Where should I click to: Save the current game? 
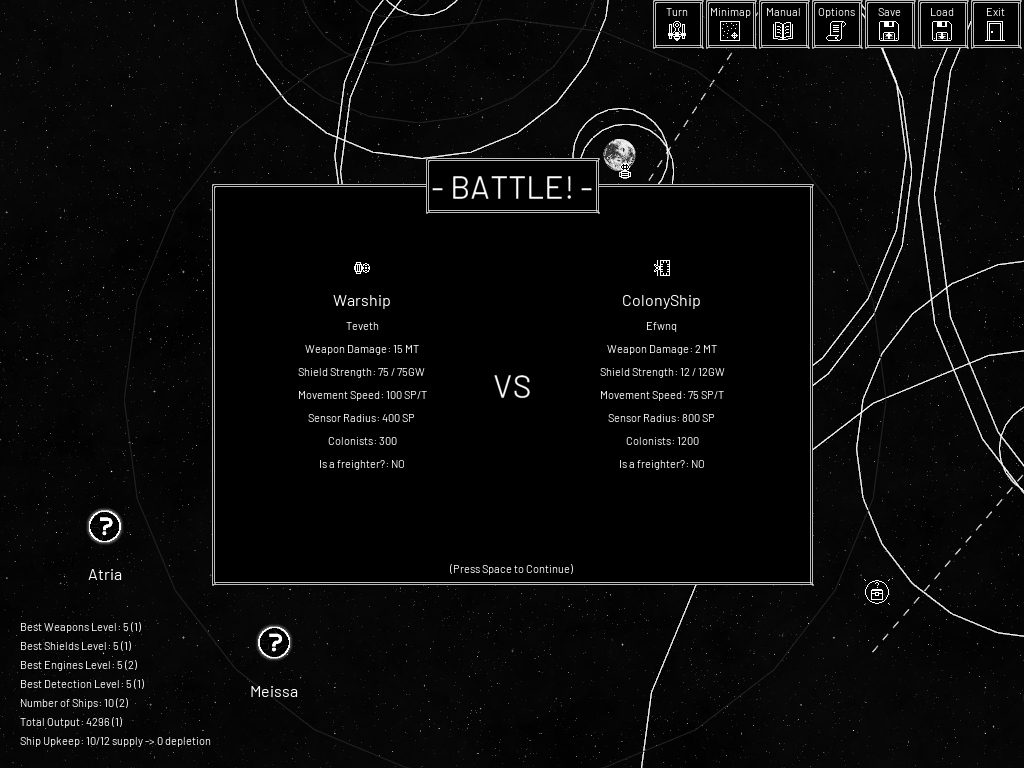889,25
